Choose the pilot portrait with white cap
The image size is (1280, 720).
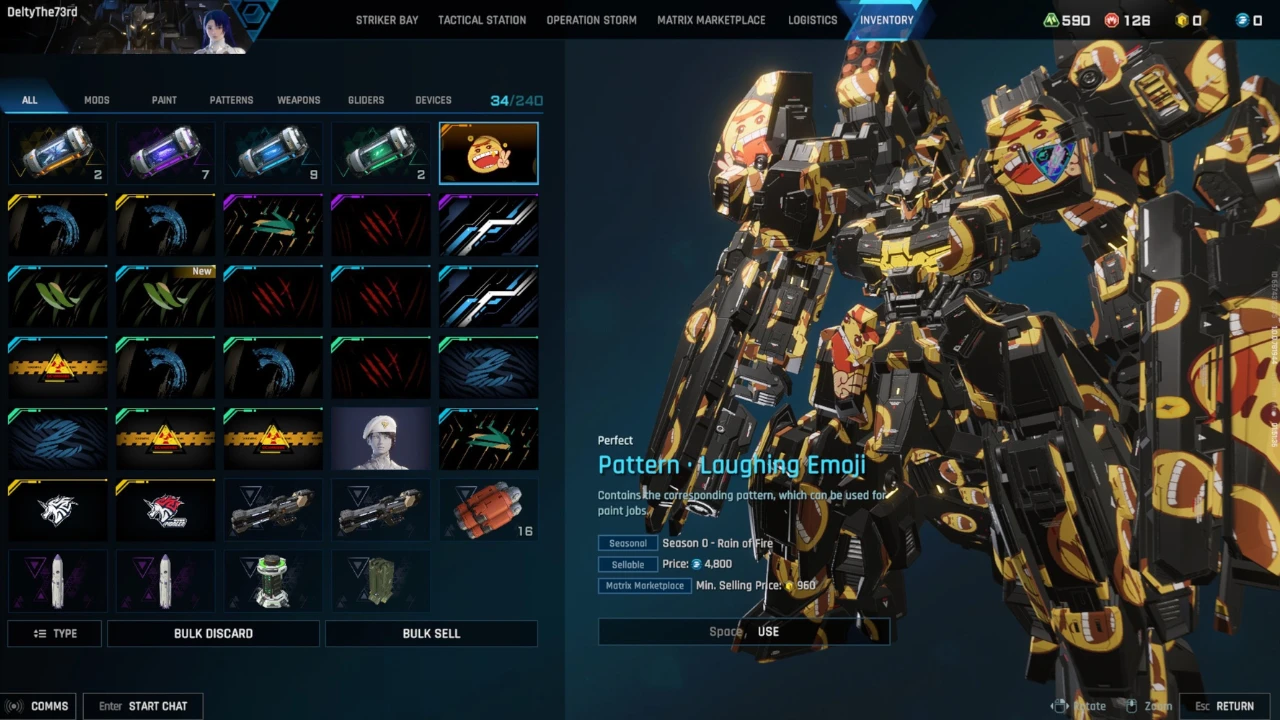pos(380,439)
